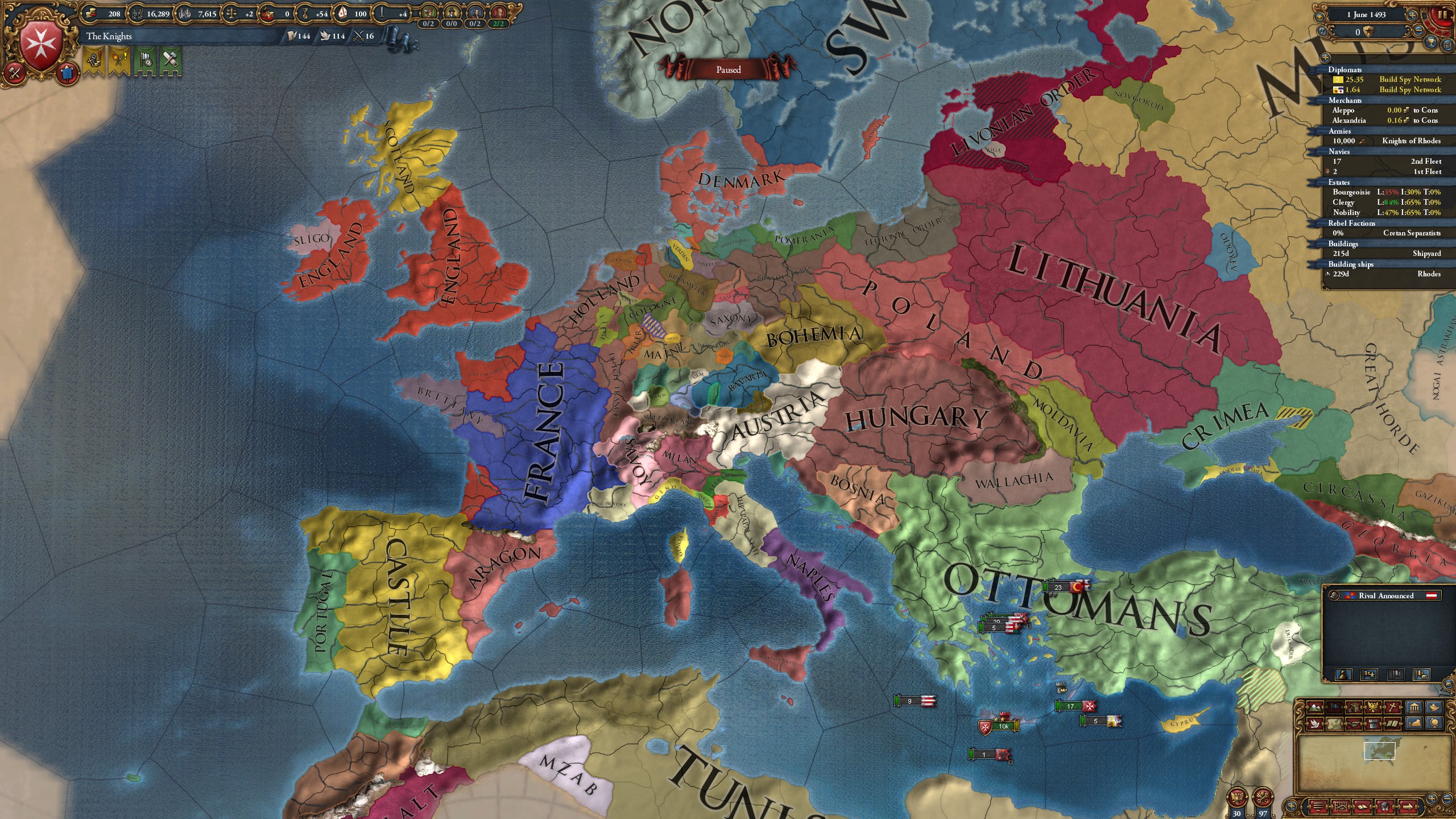Unpause the game with the red pause button
Viewport: 1456px width, 819px height.
[x=1443, y=15]
